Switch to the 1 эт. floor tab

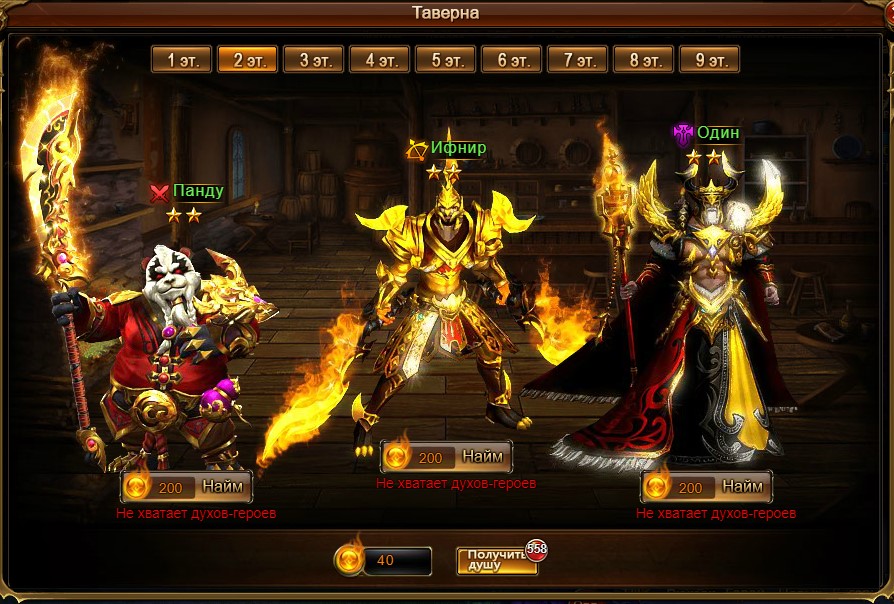(181, 60)
